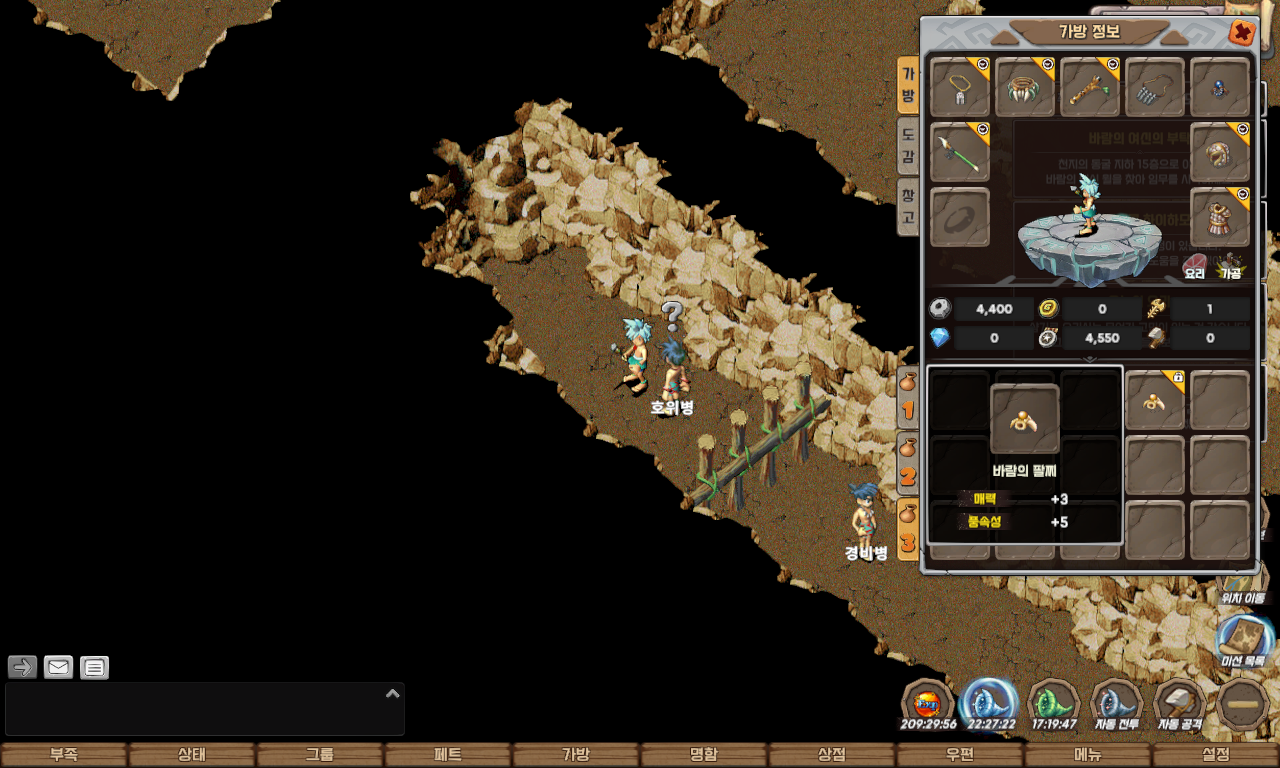
Task: Open the 창고 storage tab
Action: coord(908,205)
